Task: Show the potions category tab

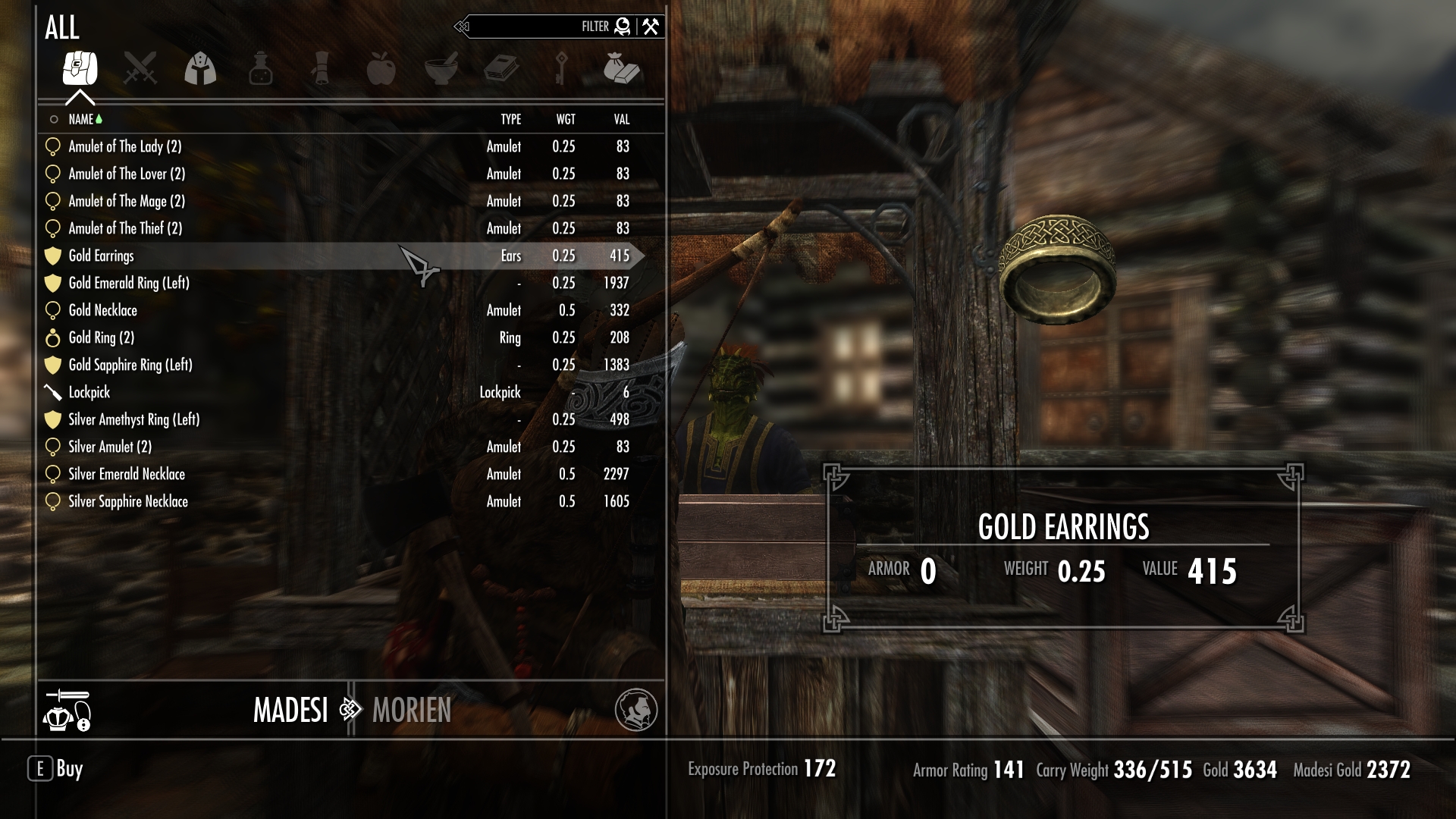Action: [260, 68]
